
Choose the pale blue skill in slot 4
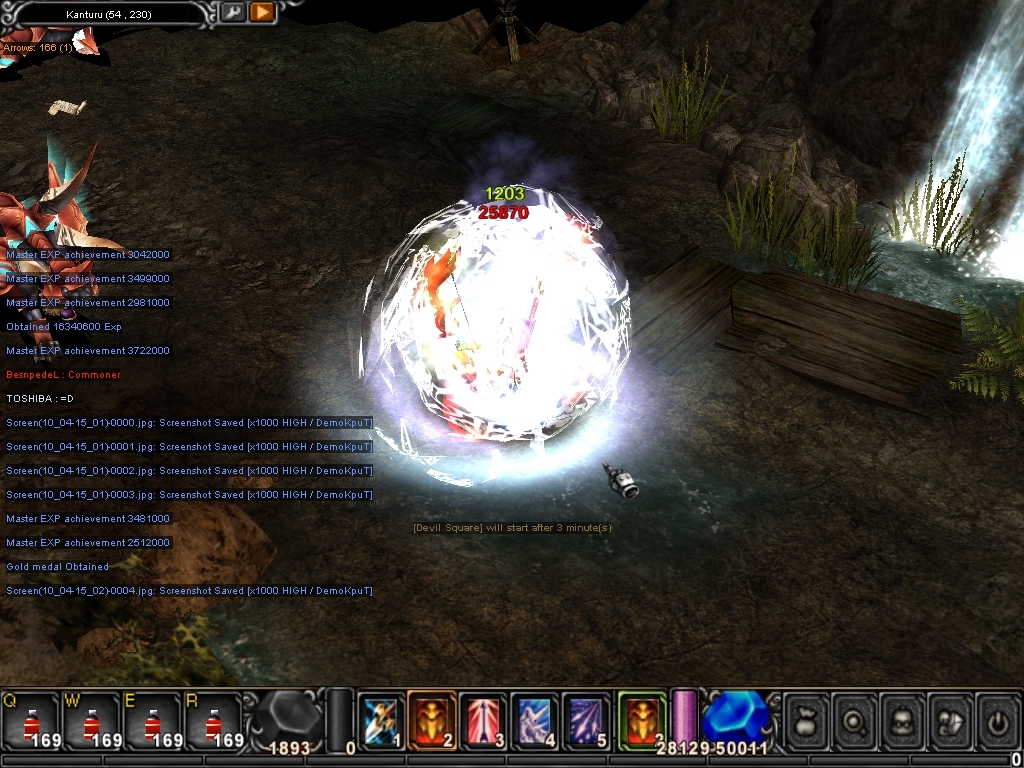click(x=534, y=720)
